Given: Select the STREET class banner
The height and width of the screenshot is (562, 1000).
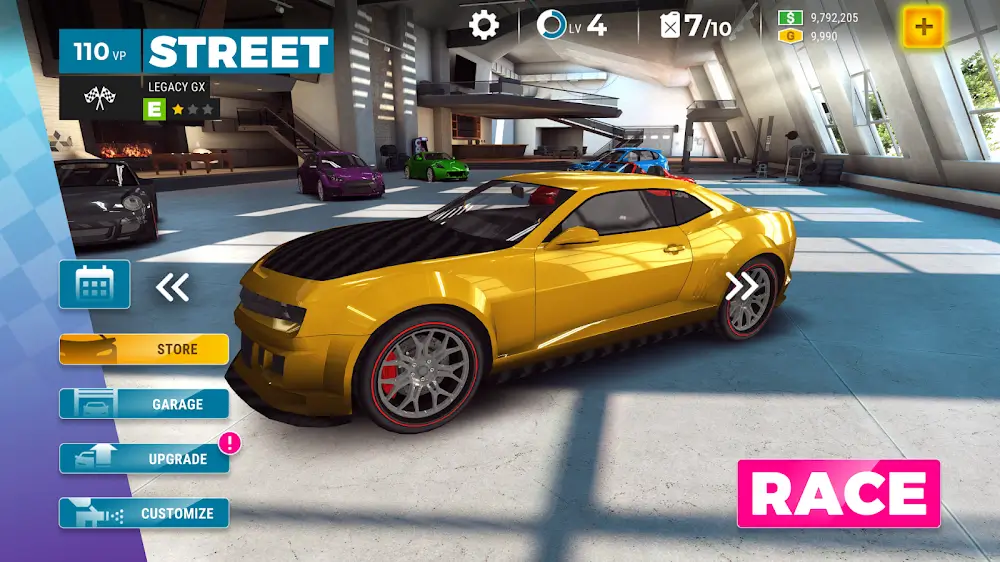Looking at the screenshot, I should pos(239,51).
